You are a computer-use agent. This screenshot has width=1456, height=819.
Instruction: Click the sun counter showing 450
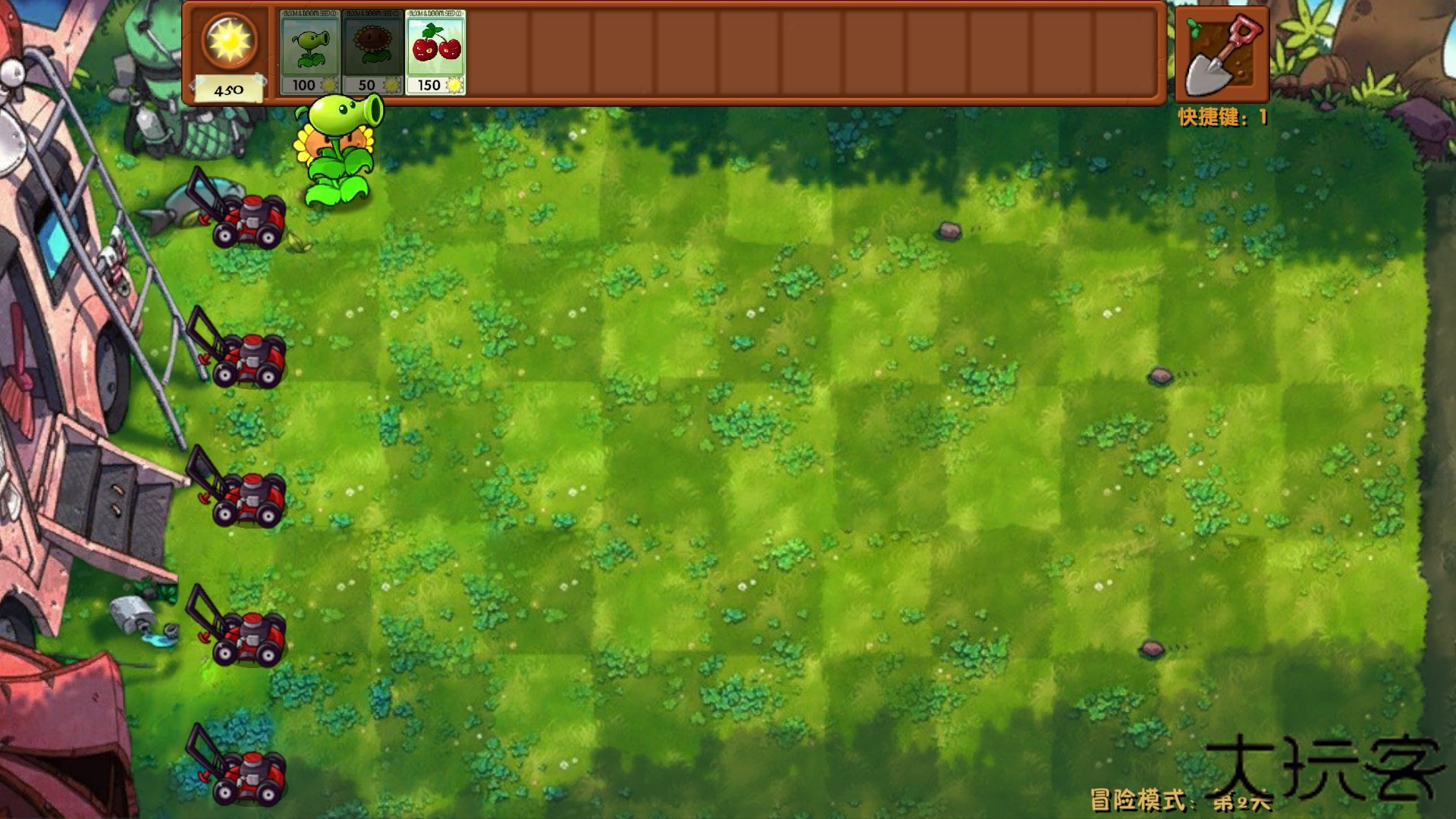click(x=227, y=53)
